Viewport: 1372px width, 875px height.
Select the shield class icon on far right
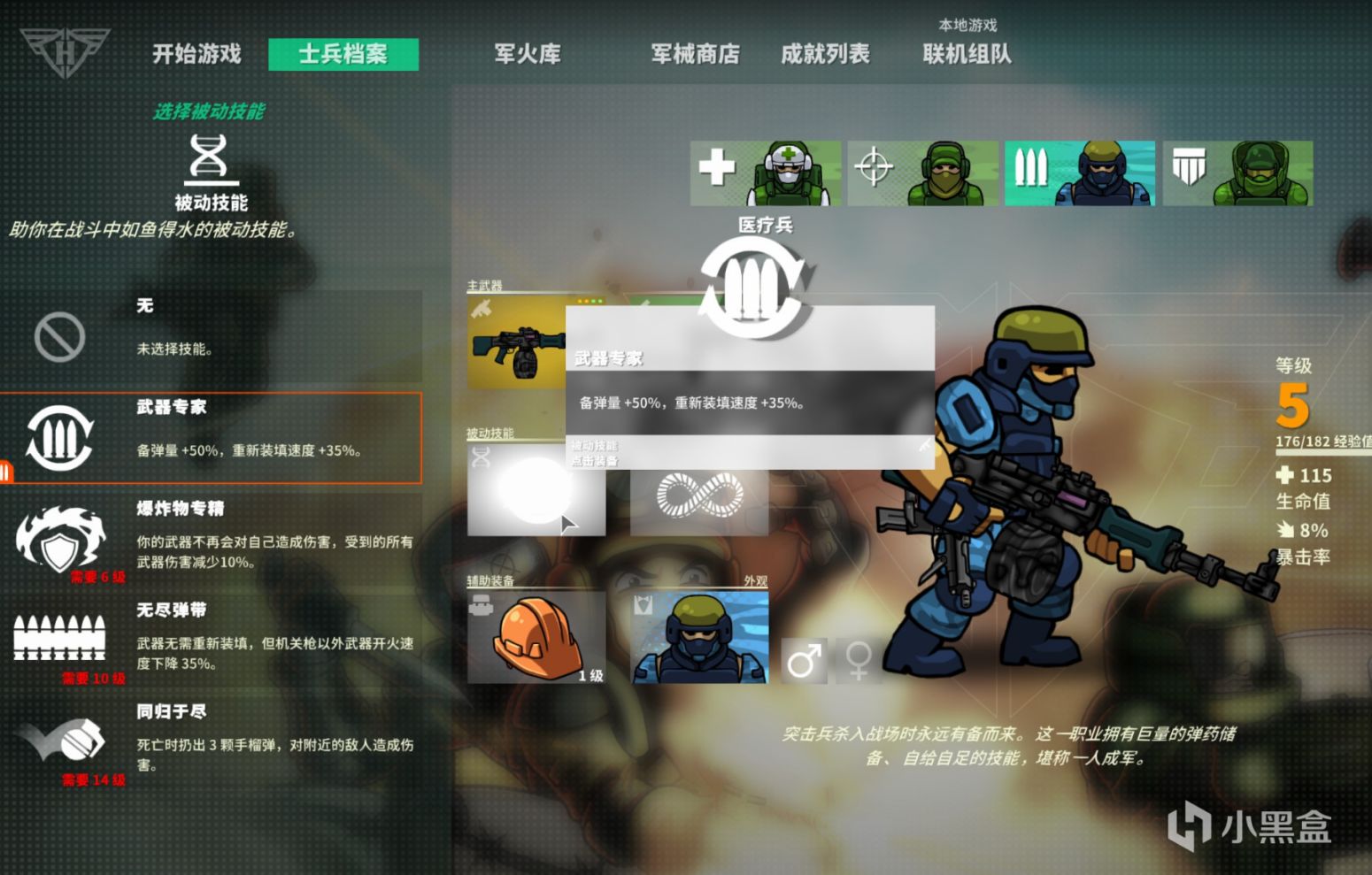click(x=1236, y=172)
